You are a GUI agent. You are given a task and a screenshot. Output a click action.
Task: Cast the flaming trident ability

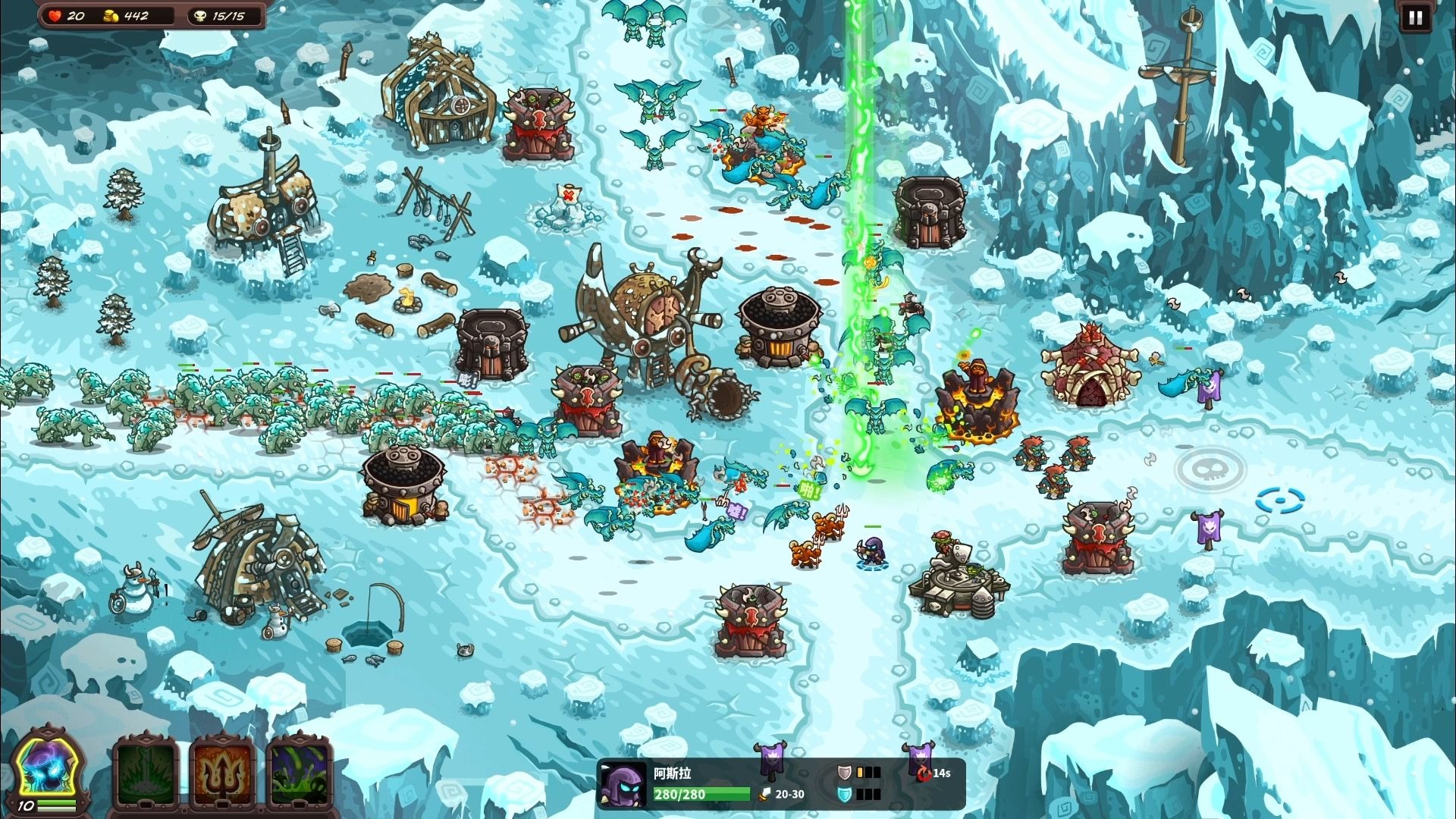point(224,773)
